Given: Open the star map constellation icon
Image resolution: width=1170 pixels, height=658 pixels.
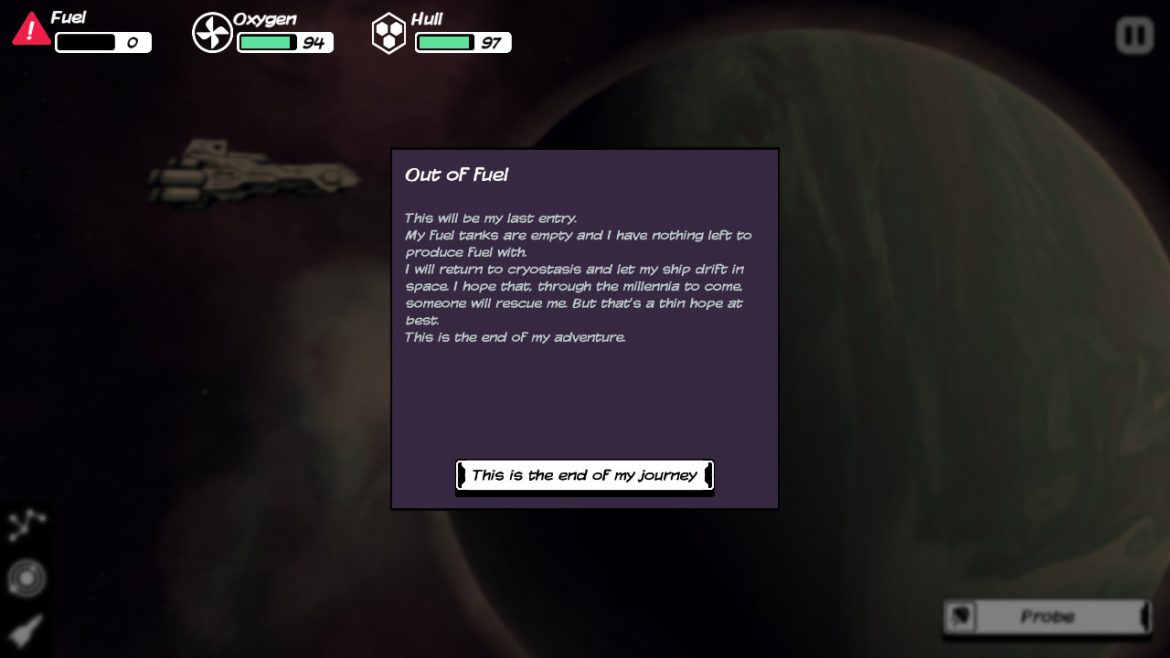Looking at the screenshot, I should (x=27, y=524).
